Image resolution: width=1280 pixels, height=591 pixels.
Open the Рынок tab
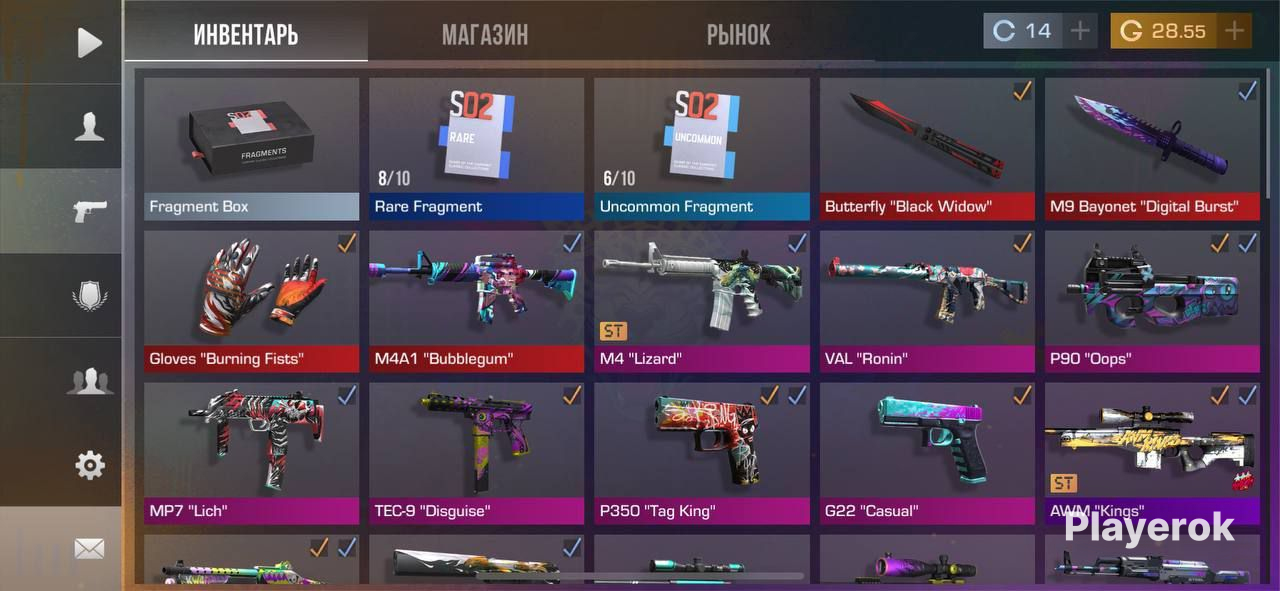[738, 35]
